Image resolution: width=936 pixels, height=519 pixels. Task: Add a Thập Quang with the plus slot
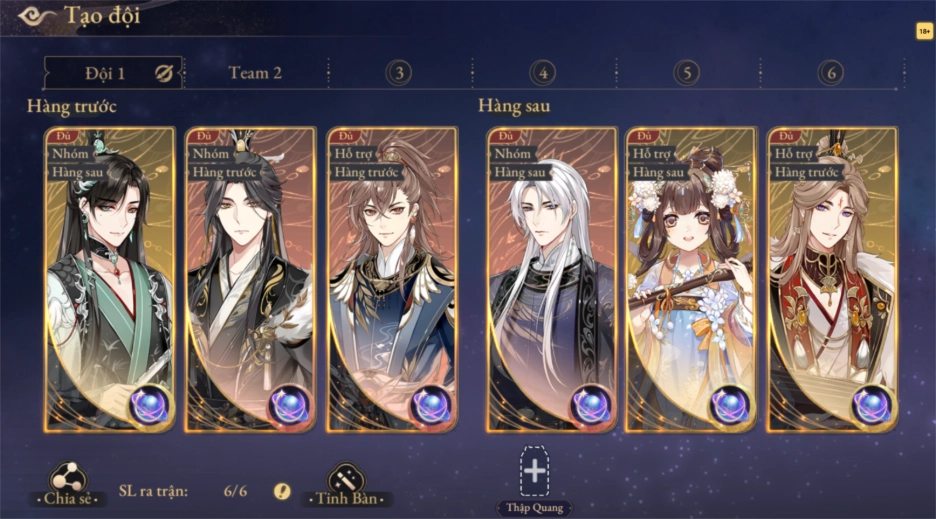[535, 471]
